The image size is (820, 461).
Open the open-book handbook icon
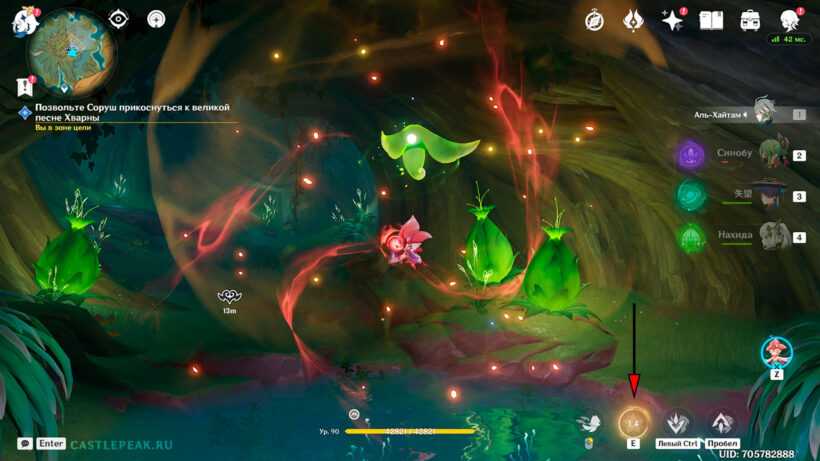click(x=711, y=20)
